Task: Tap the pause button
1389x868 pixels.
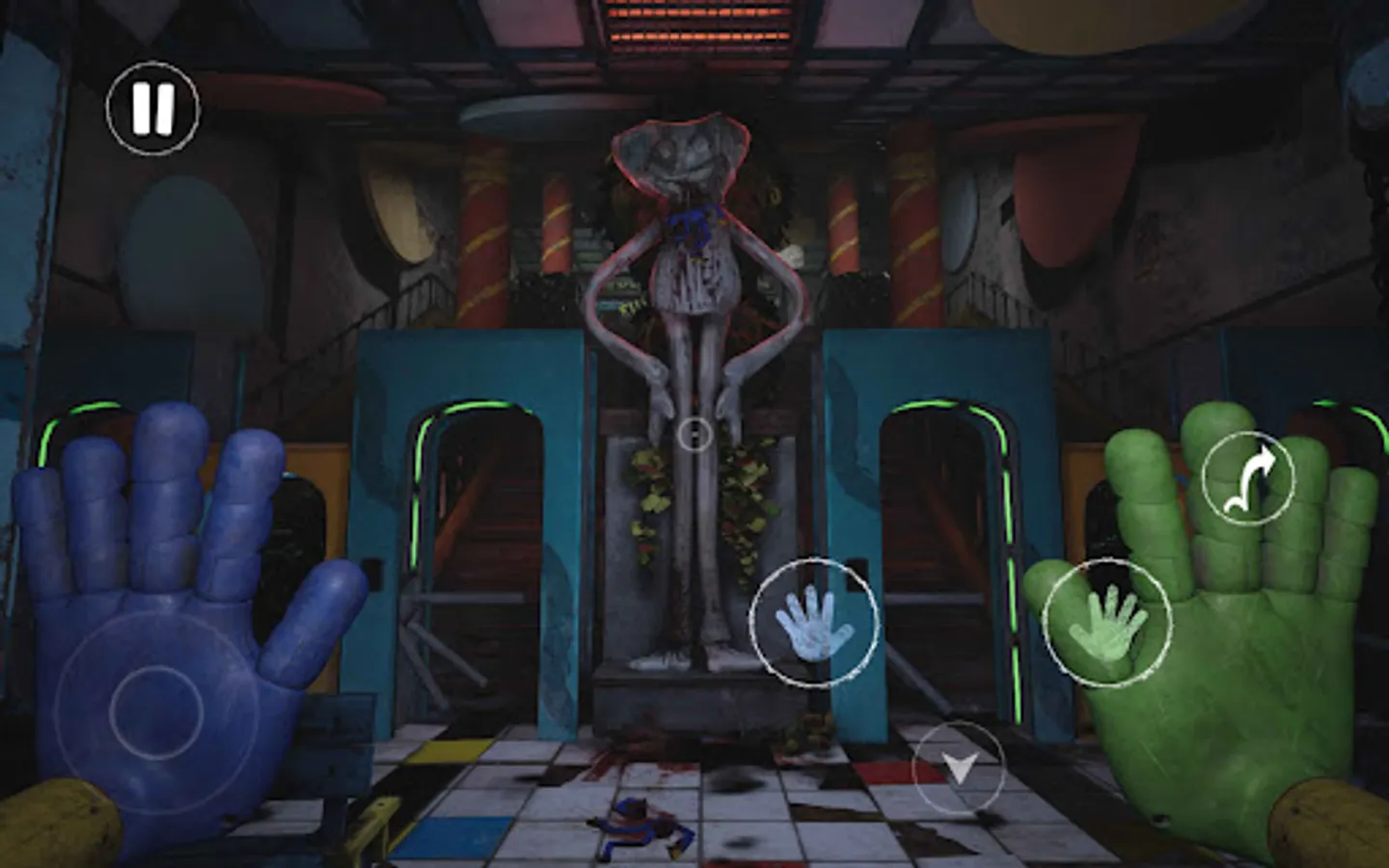Action: tap(151, 106)
